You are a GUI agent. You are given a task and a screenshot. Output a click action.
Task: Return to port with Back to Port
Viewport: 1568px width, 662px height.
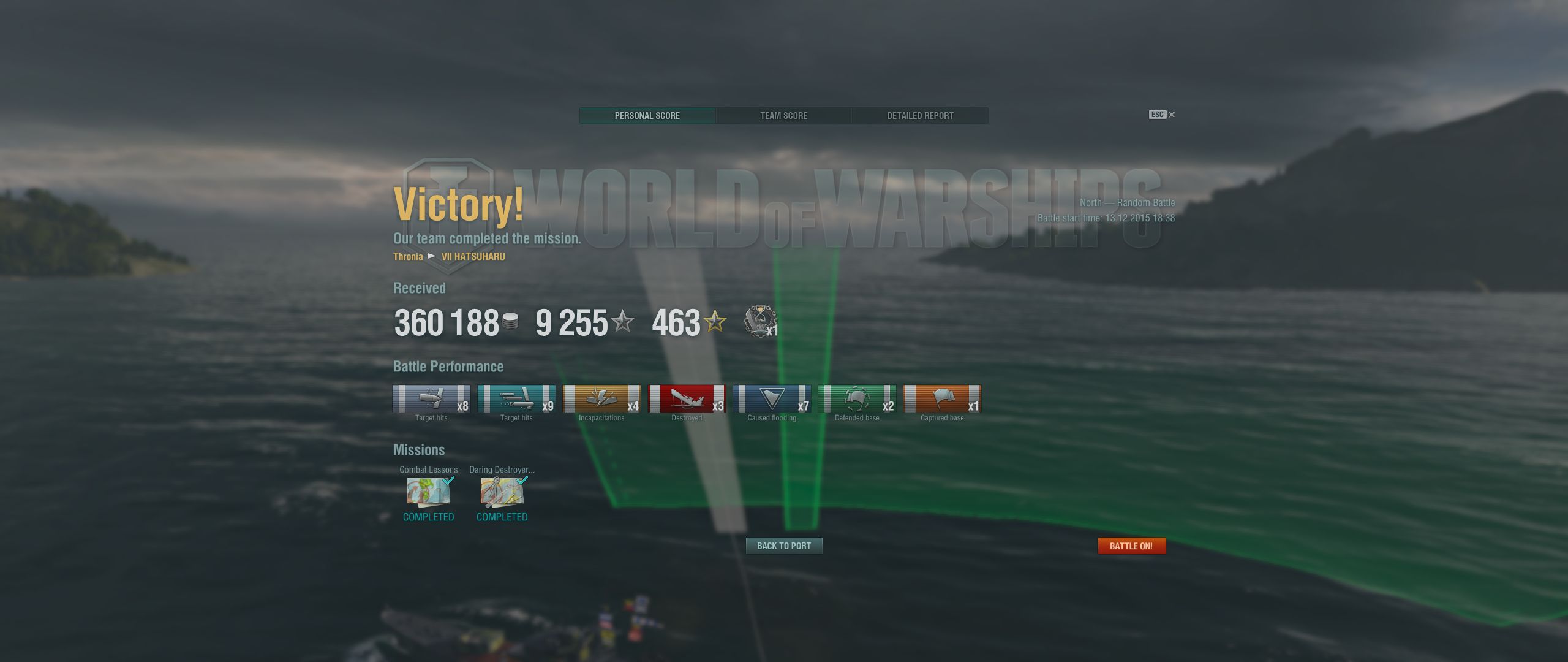coord(783,546)
